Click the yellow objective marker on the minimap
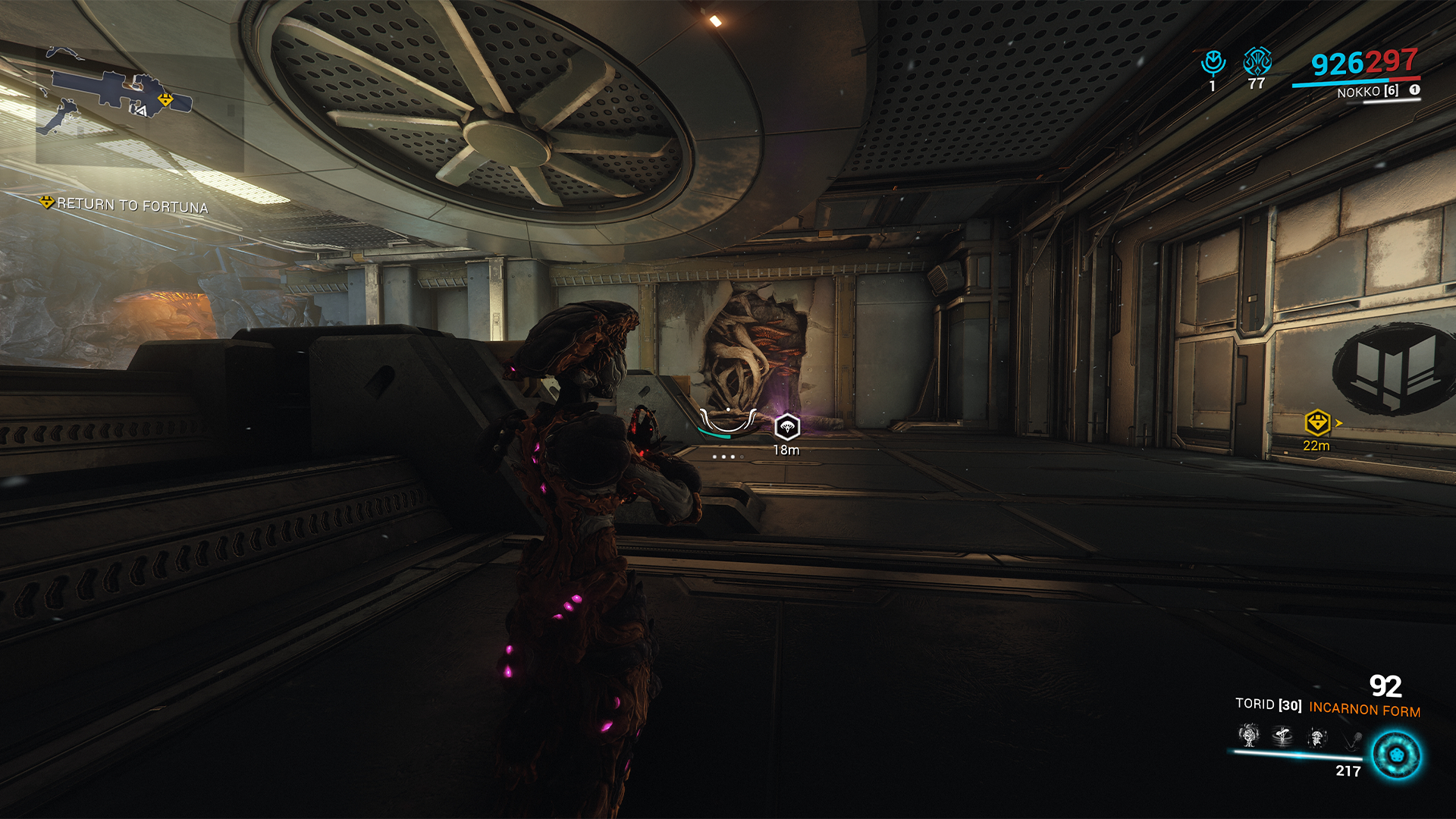1456x819 pixels. [x=165, y=99]
